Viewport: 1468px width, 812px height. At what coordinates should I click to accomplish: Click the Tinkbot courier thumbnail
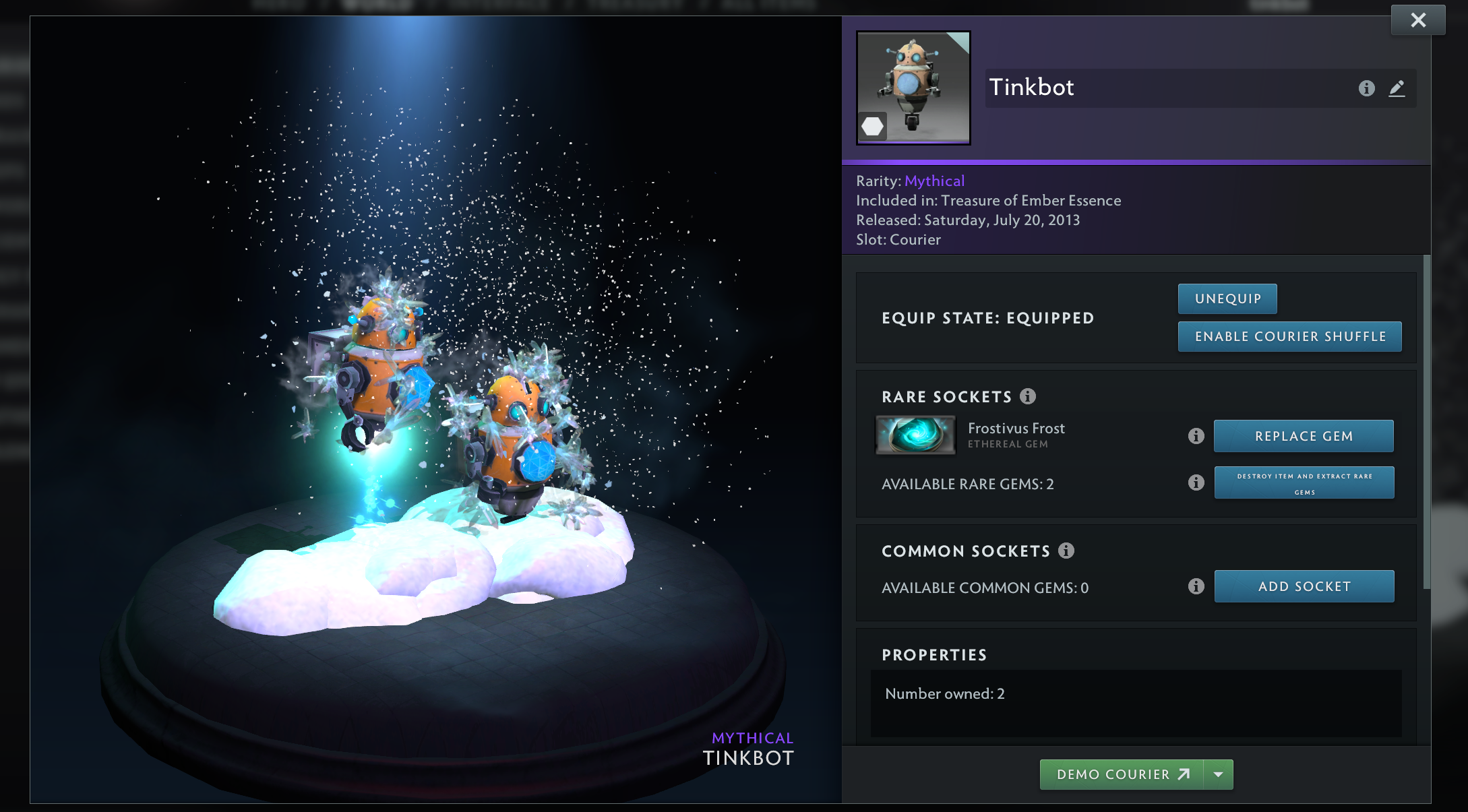[x=913, y=88]
